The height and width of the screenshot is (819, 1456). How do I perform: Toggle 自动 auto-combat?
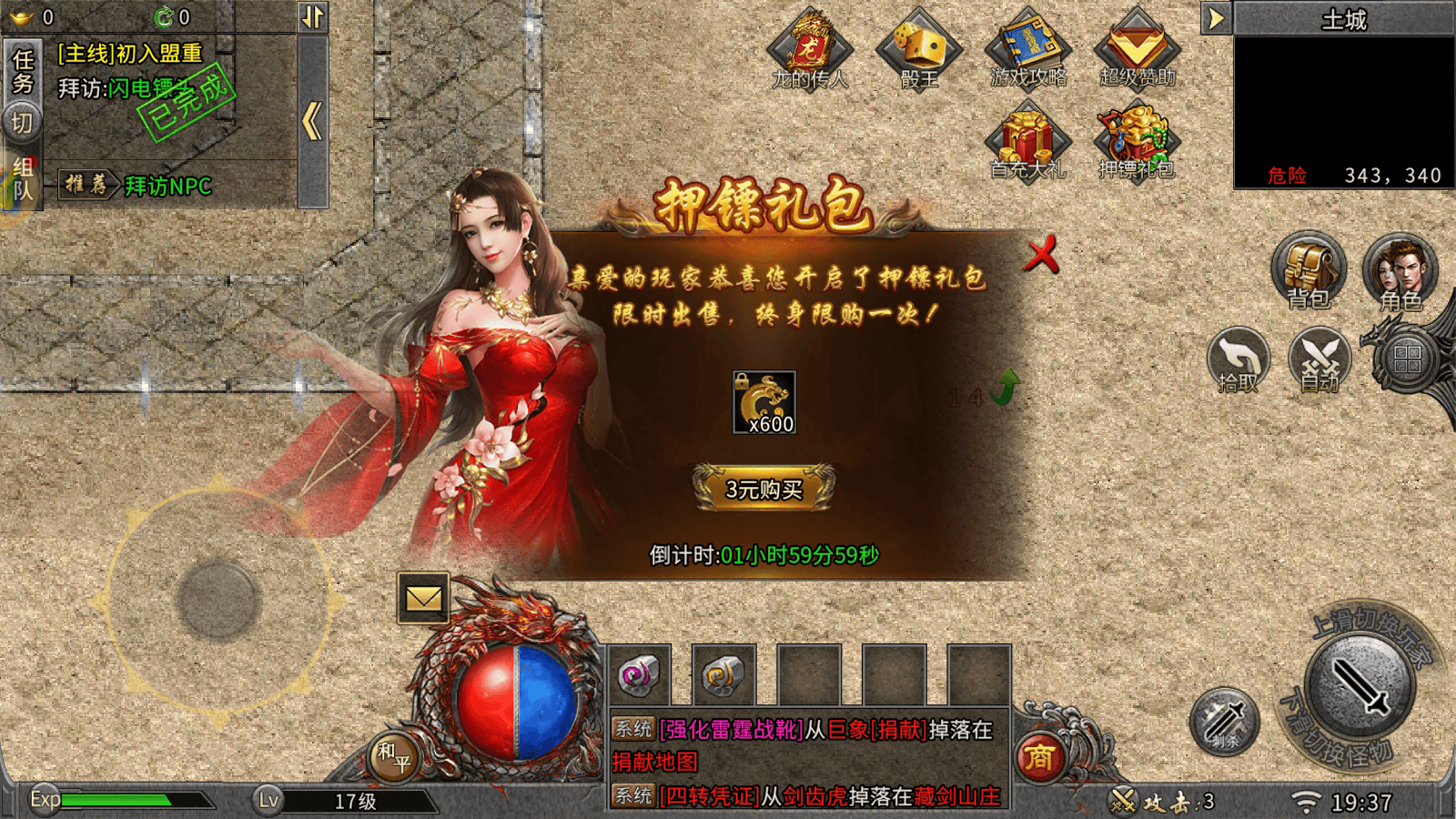(1319, 360)
